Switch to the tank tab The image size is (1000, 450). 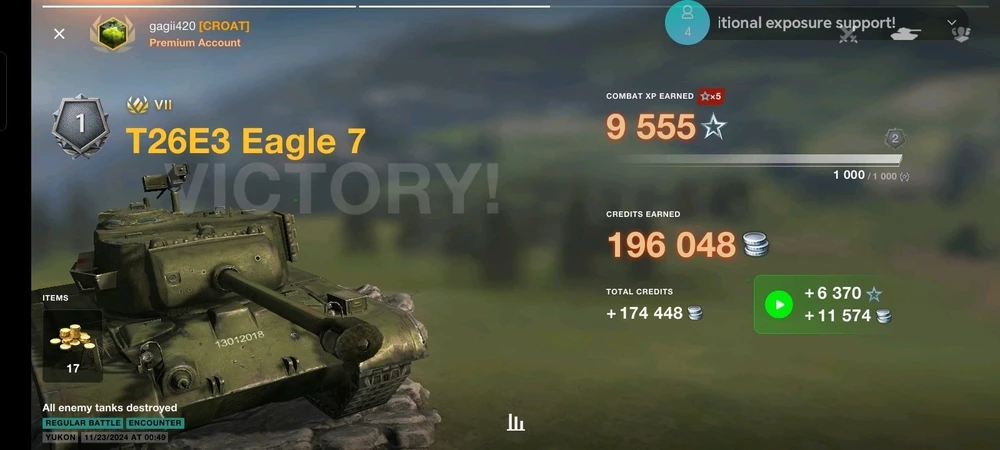[x=906, y=34]
